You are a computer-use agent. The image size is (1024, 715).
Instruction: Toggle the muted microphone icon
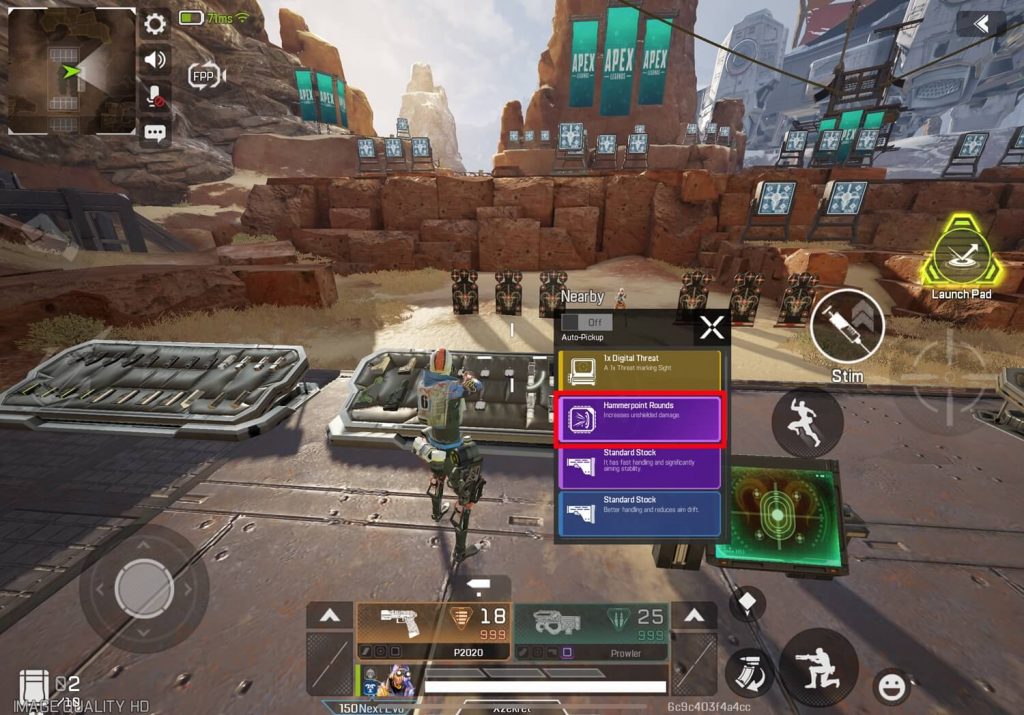coord(155,97)
